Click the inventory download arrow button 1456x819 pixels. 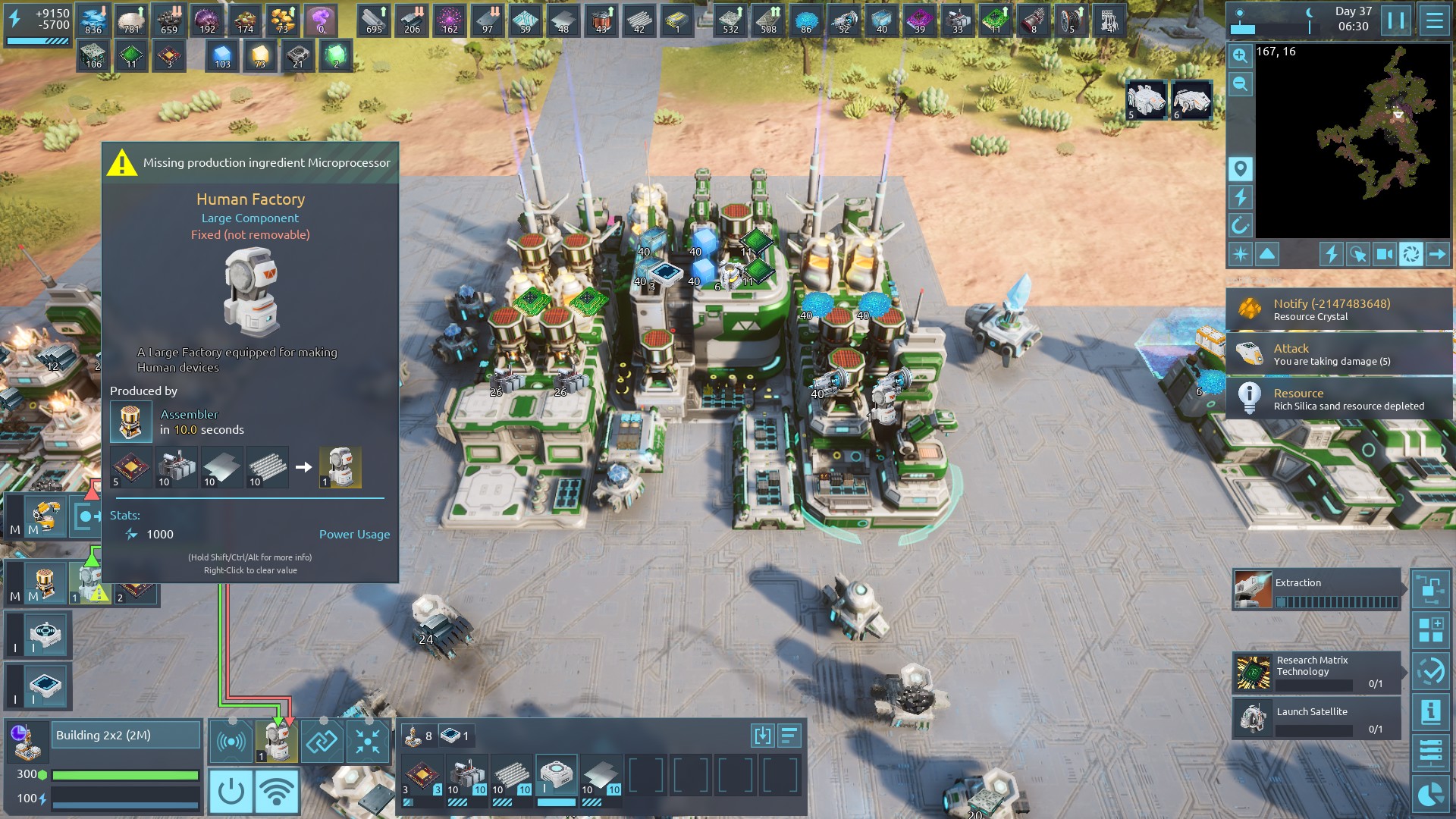point(762,736)
